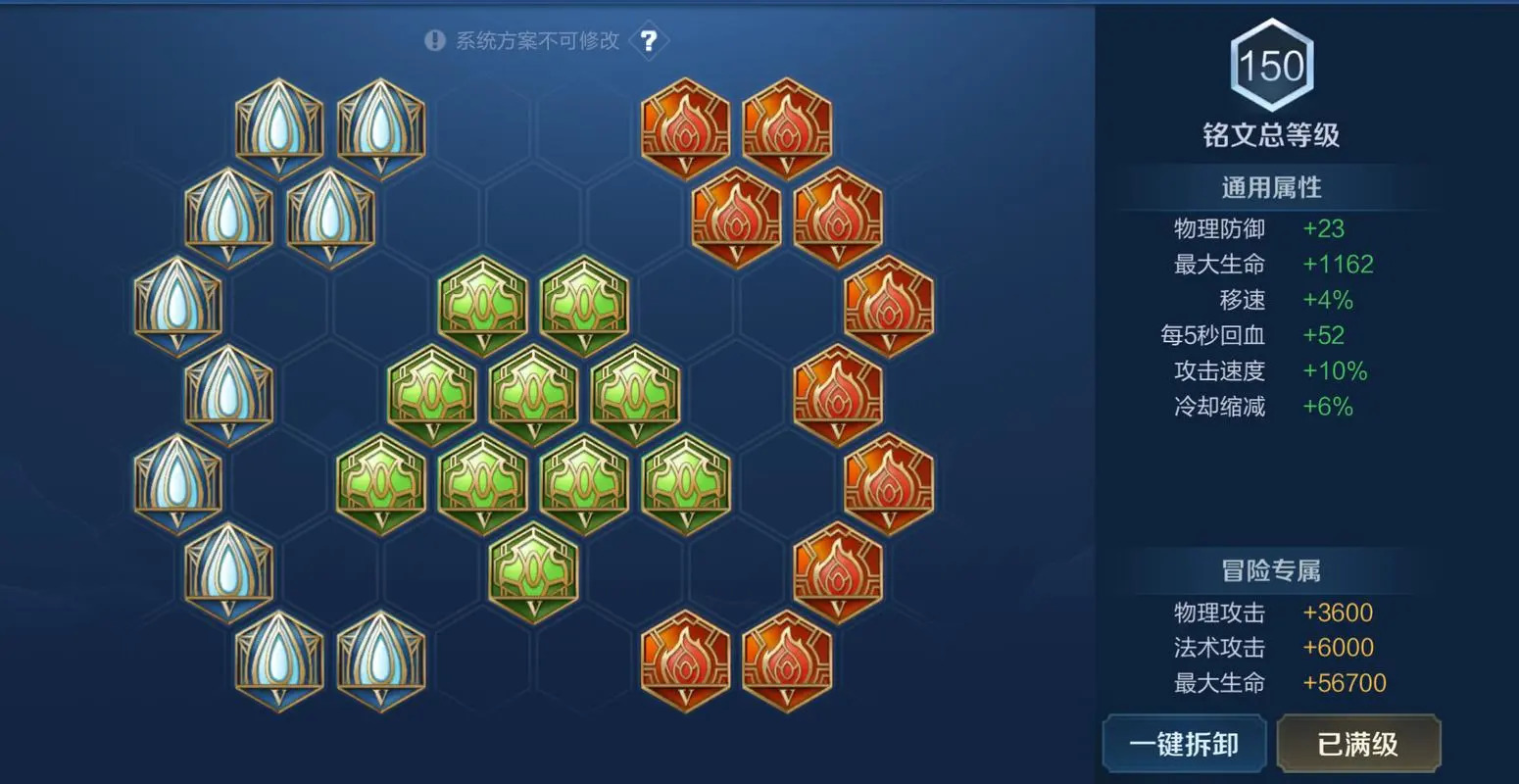Click the 冷却缩减 +6% attribute row

click(1264, 407)
